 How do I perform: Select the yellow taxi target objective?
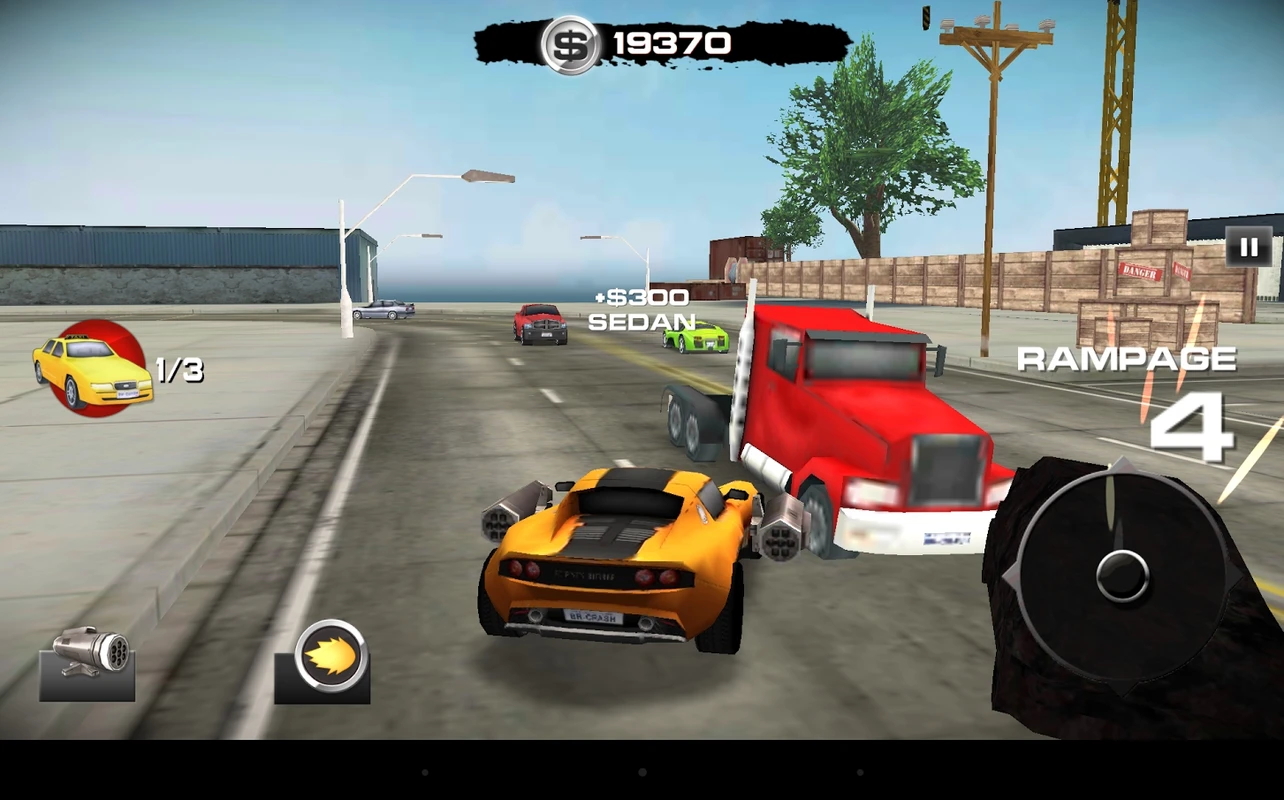[93, 369]
